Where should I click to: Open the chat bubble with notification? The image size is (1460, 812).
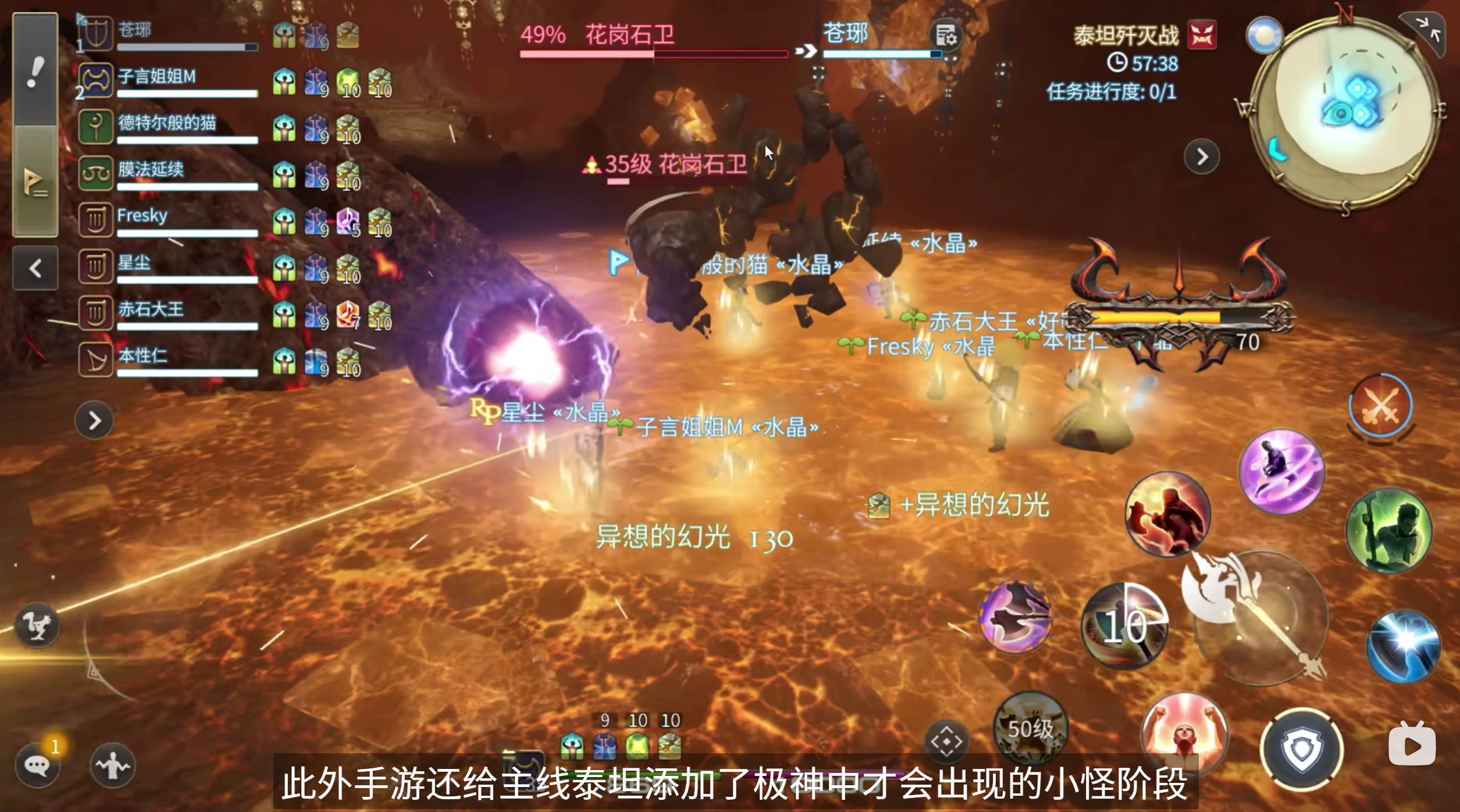point(38,765)
